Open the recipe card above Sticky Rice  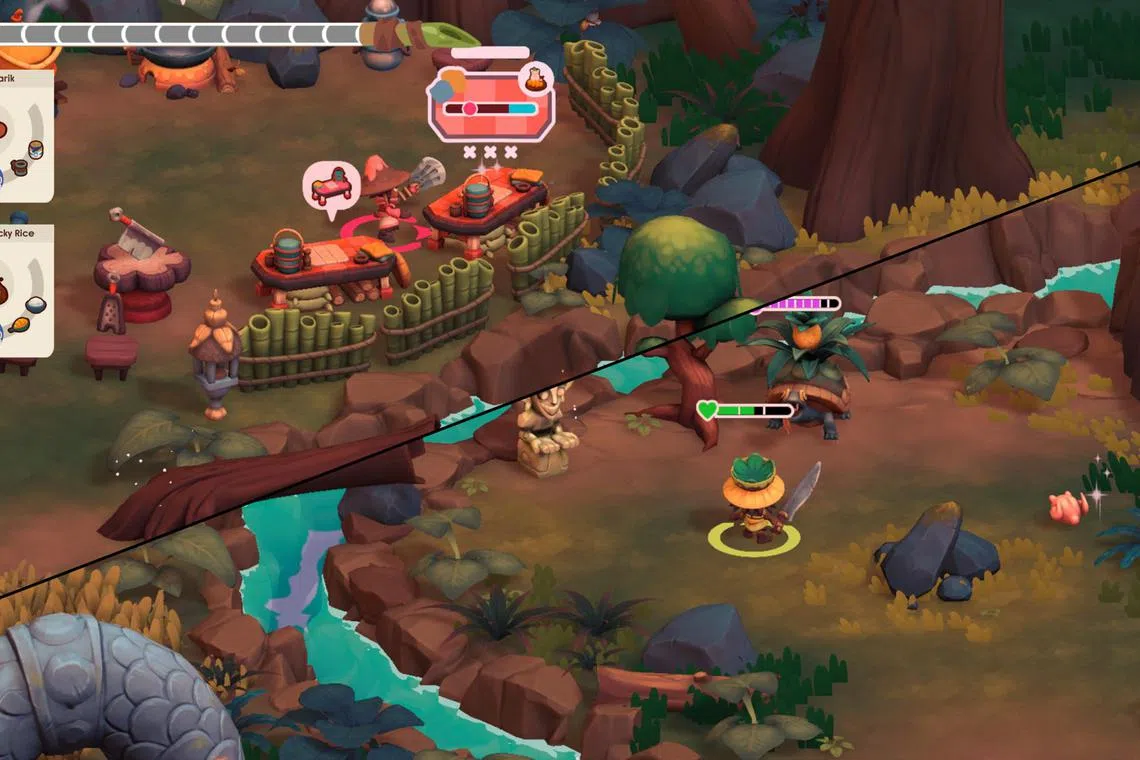click(x=25, y=135)
